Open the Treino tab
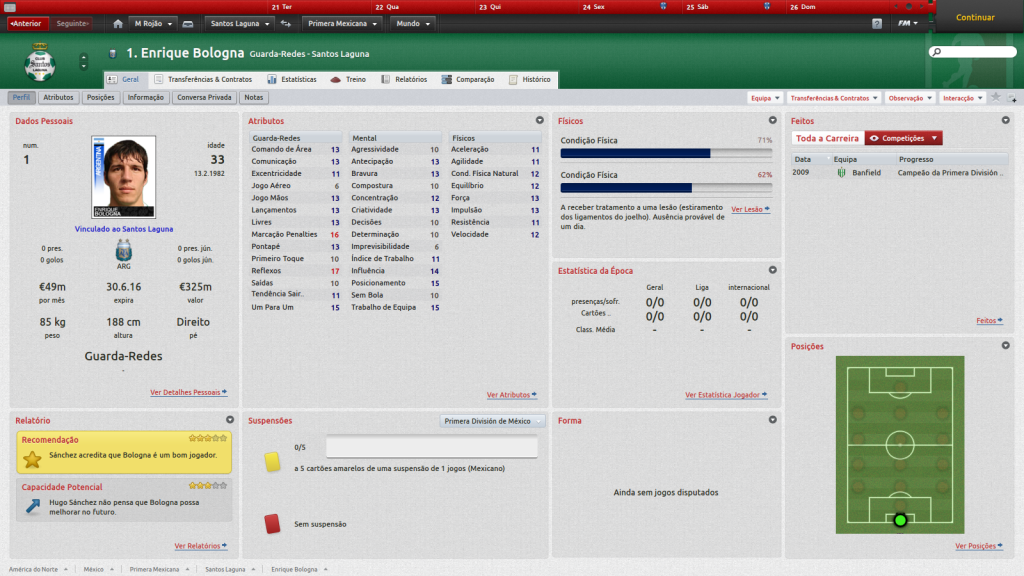Screen dimensions: 1024x576 point(349,79)
